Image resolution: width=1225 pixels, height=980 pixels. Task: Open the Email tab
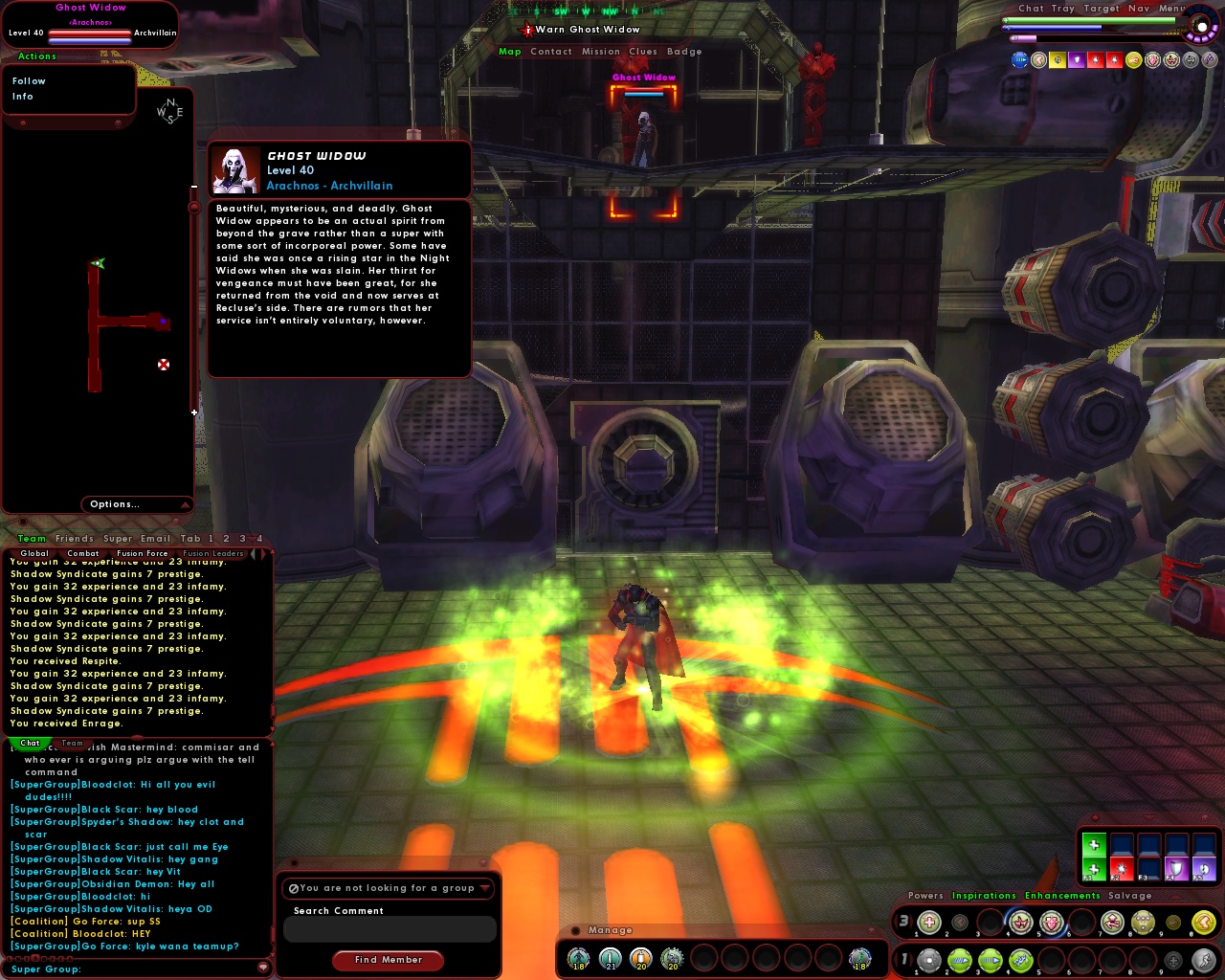pos(155,539)
